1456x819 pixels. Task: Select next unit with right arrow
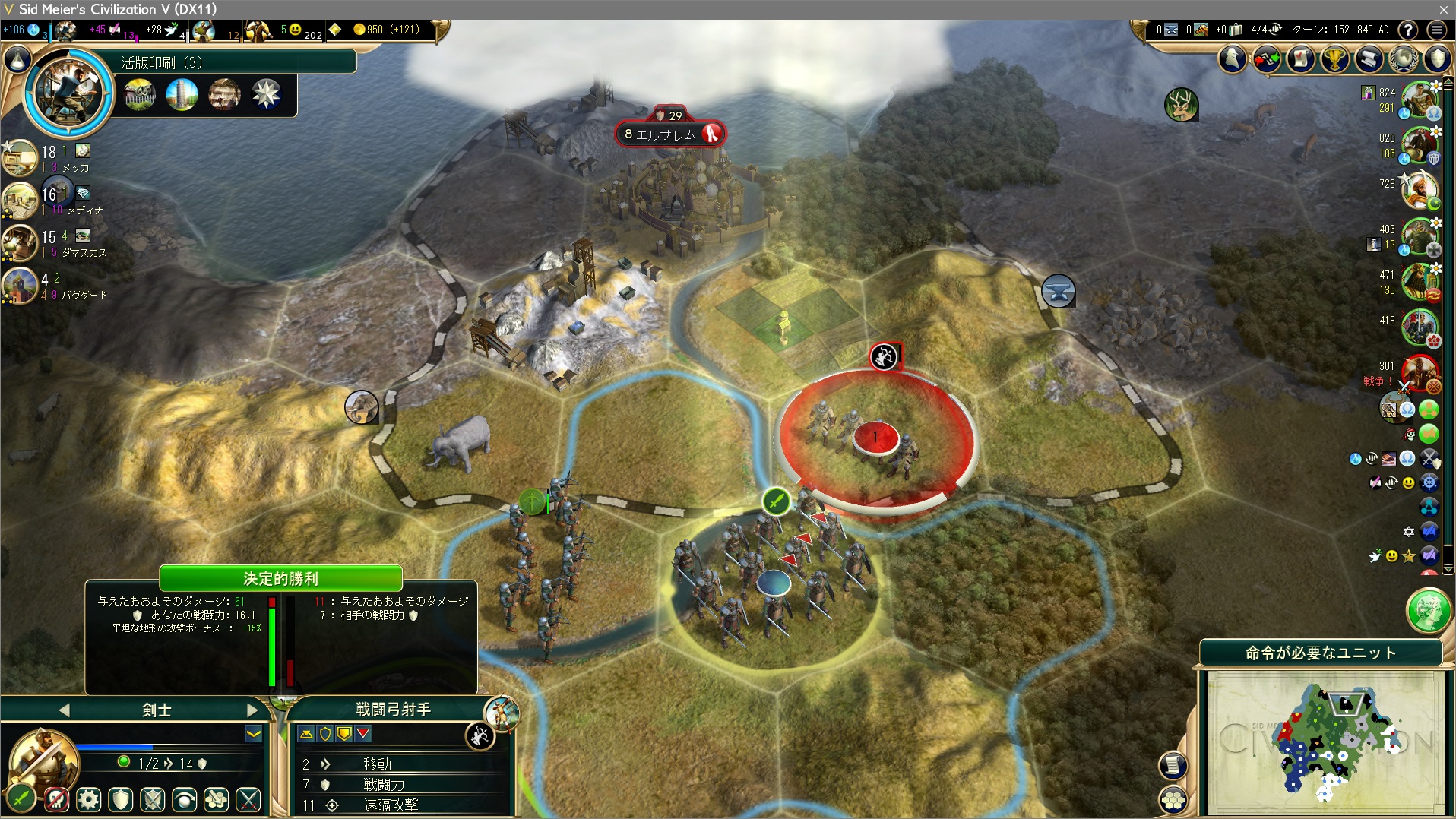point(252,710)
